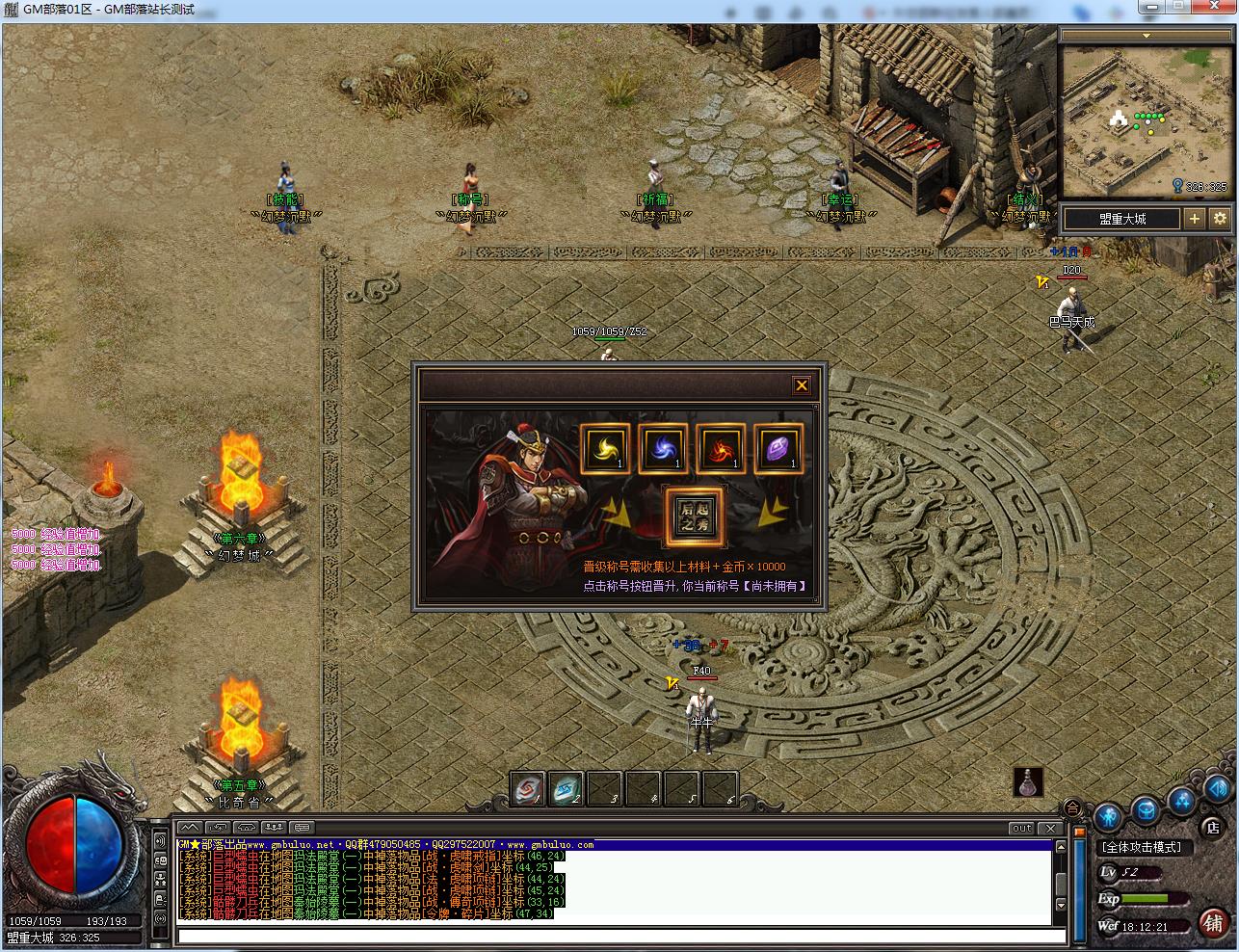
Task: Open the shop via the red 铺 button
Action: tap(1214, 922)
